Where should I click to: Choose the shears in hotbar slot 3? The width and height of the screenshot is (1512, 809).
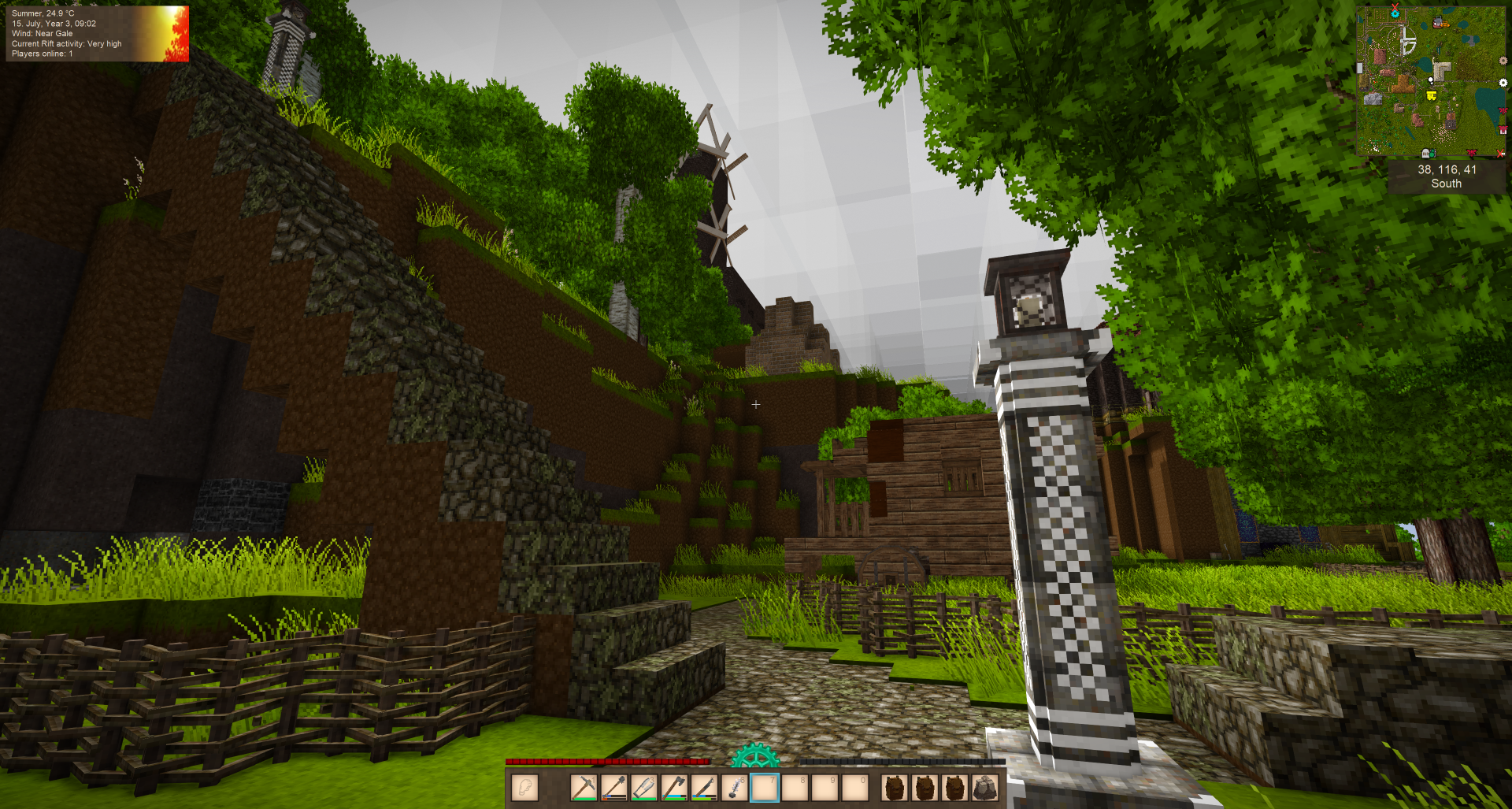coord(644,787)
